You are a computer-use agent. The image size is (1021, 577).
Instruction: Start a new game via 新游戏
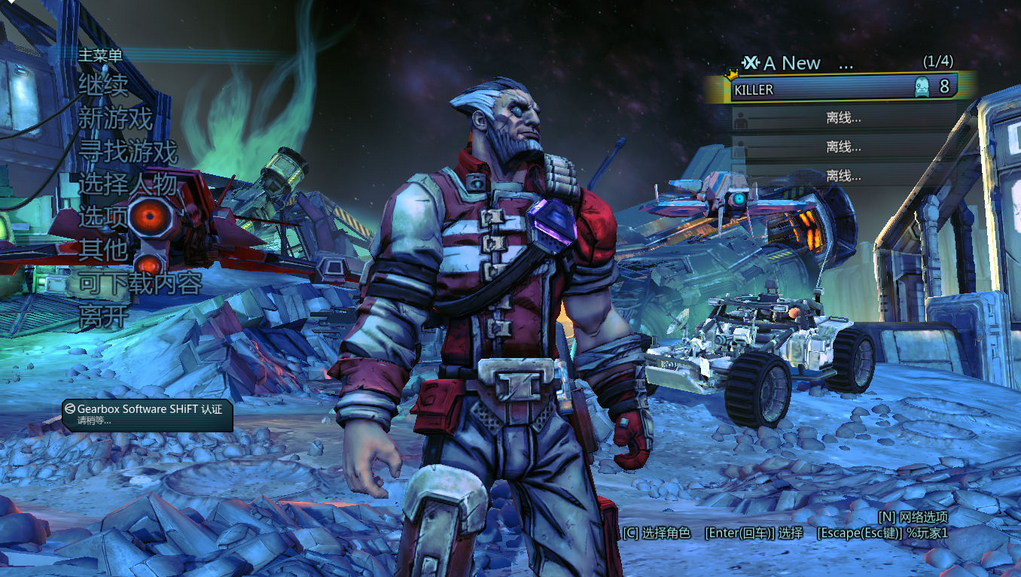click(x=115, y=119)
